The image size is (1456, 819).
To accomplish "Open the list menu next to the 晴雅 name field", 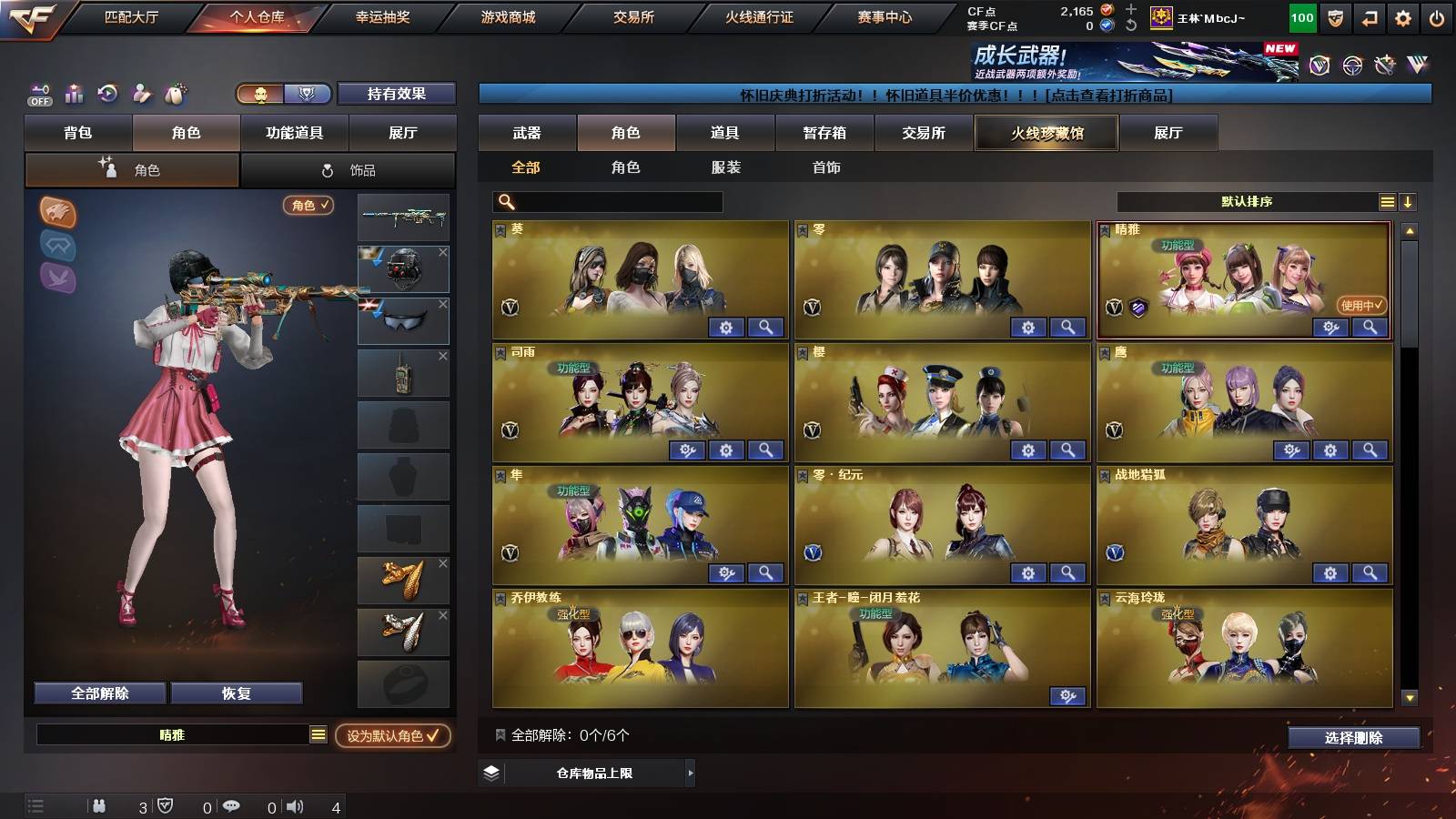I will click(x=318, y=734).
